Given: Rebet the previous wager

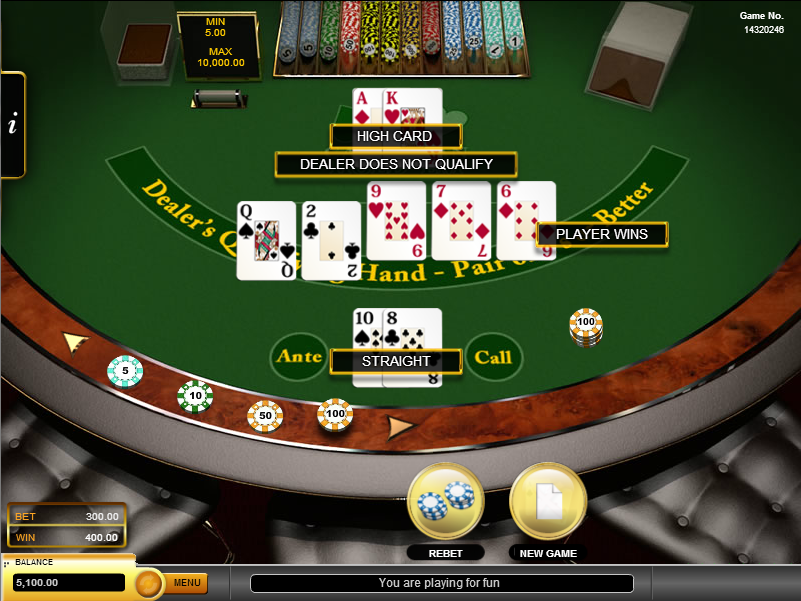Looking at the screenshot, I should pos(445,501).
